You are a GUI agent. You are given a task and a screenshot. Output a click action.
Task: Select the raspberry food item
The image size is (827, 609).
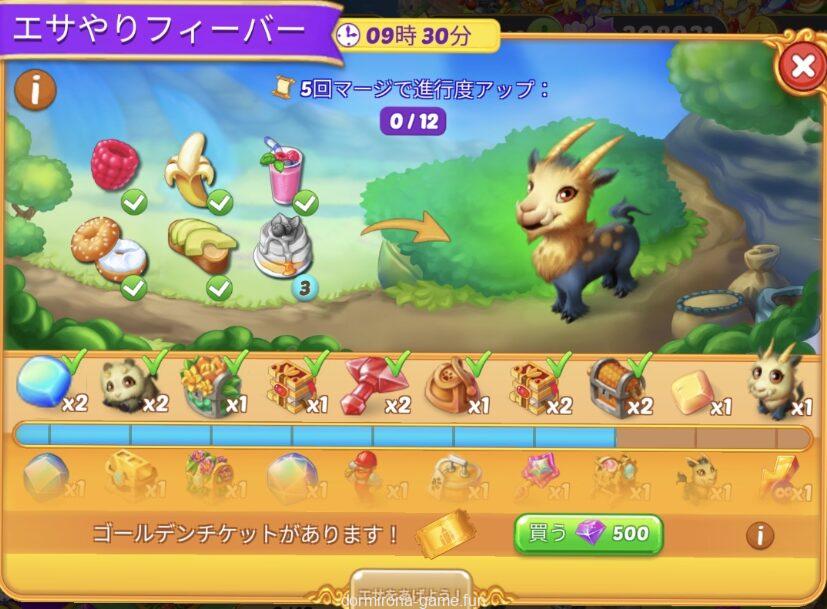(114, 165)
